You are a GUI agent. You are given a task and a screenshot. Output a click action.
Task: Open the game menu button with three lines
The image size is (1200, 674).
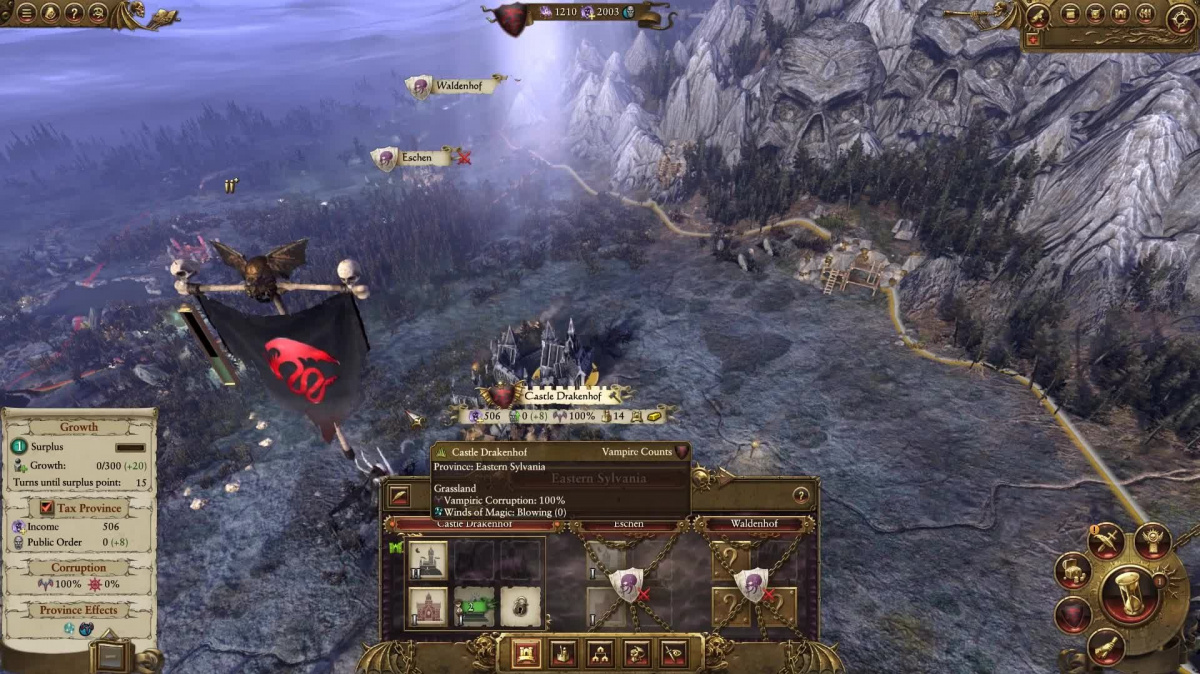tap(27, 14)
